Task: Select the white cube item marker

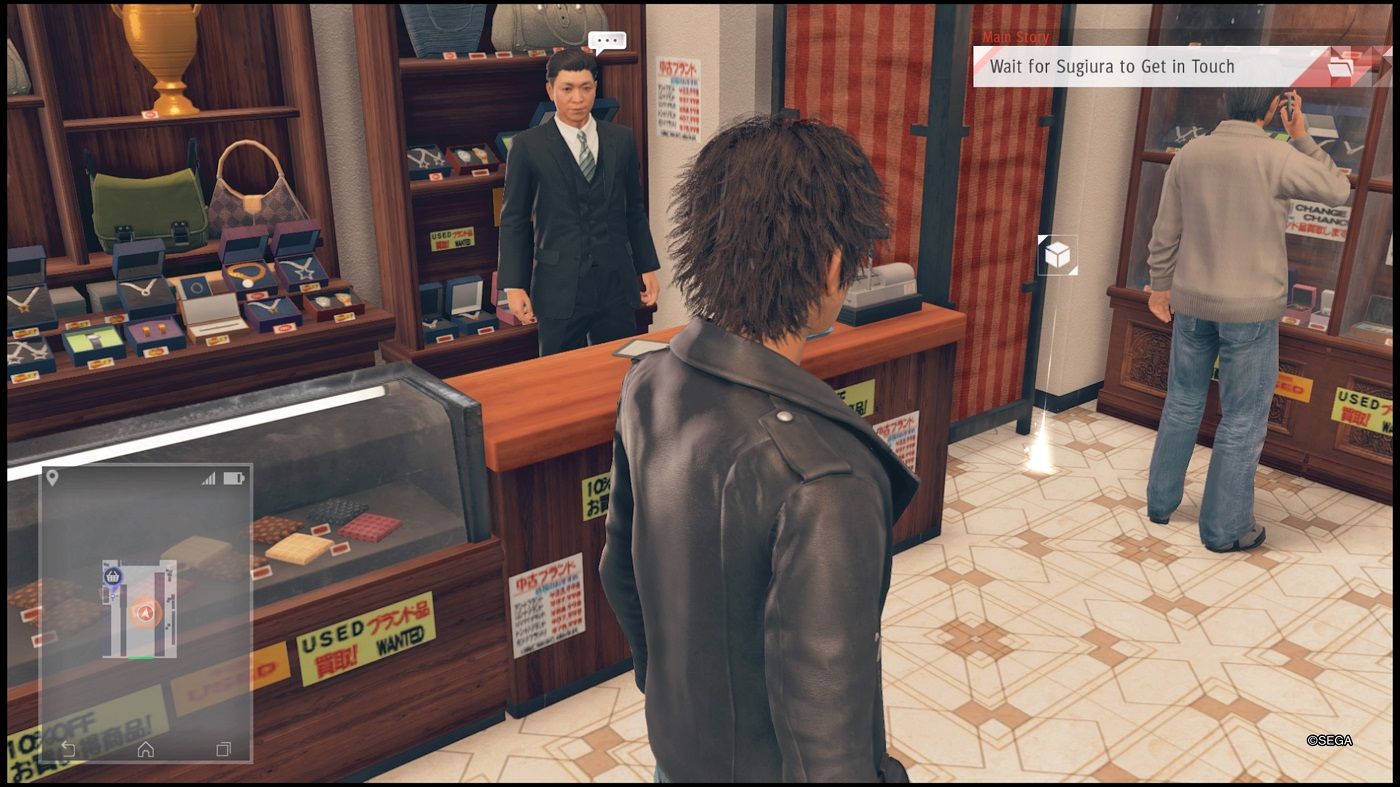Action: [x=1057, y=256]
